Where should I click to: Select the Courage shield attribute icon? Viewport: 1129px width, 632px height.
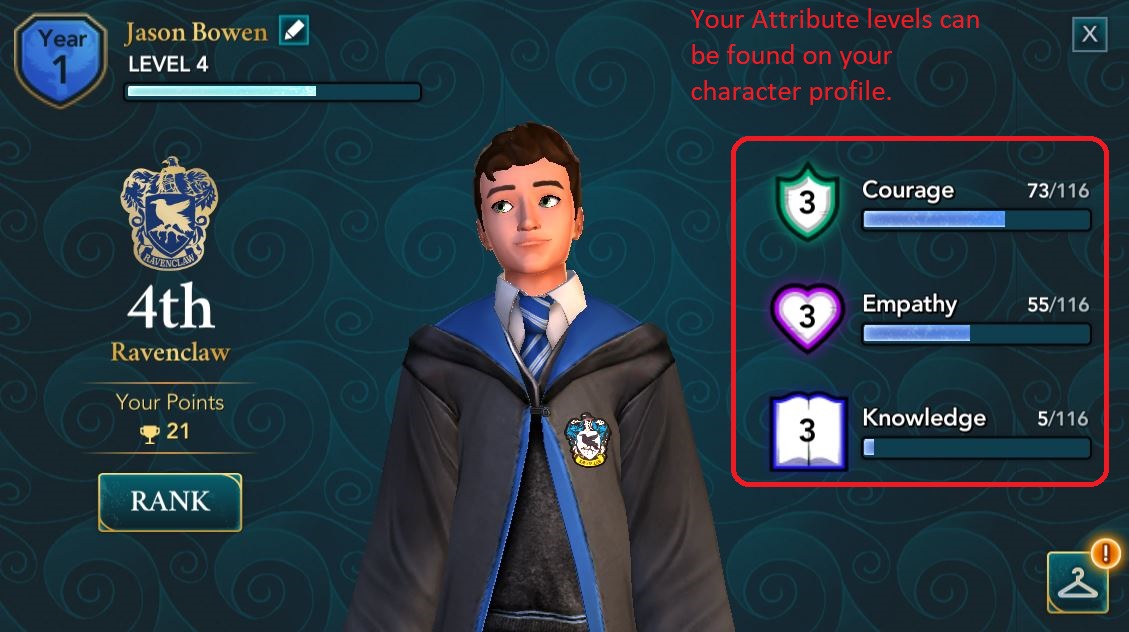(x=807, y=205)
